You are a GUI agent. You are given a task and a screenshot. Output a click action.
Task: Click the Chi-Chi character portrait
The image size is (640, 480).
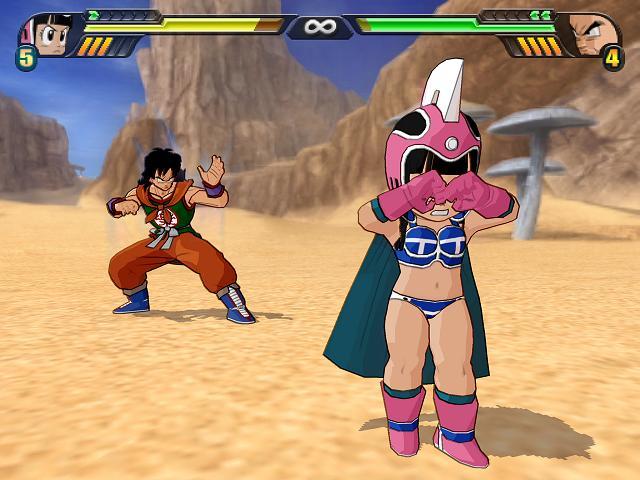pyautogui.click(x=47, y=33)
